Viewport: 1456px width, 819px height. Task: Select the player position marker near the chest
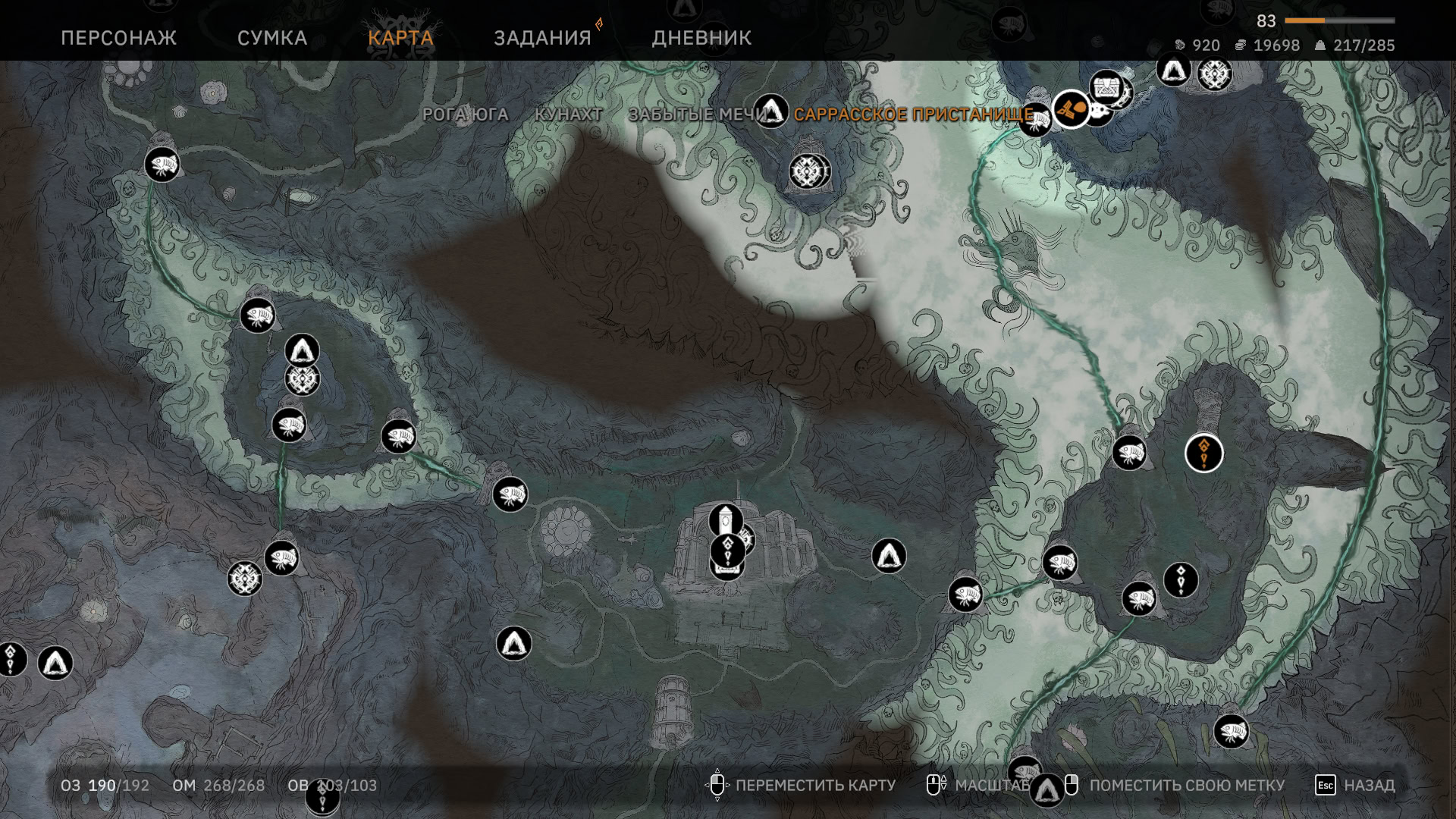[x=1071, y=110]
